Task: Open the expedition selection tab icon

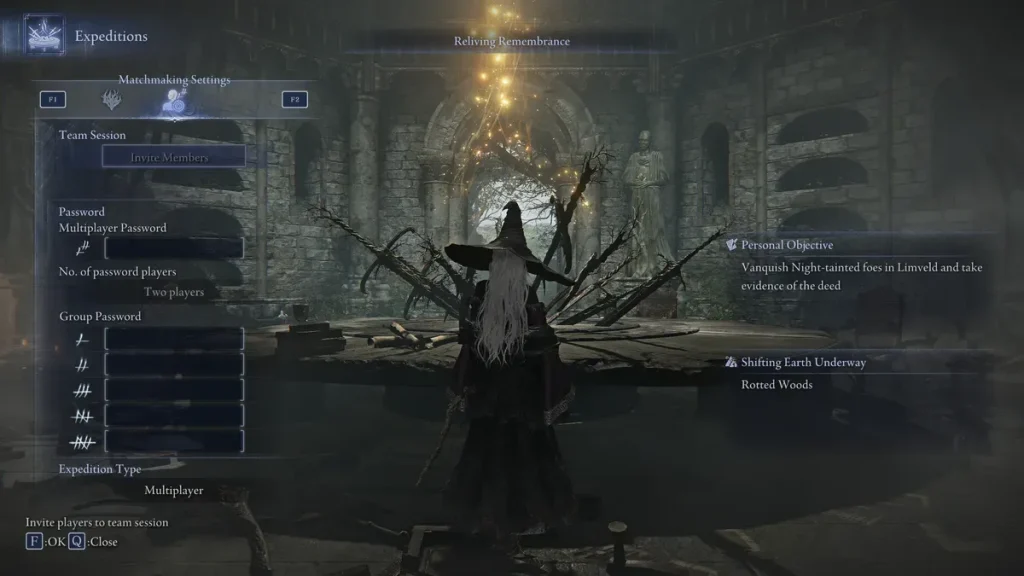Action: click(111, 100)
